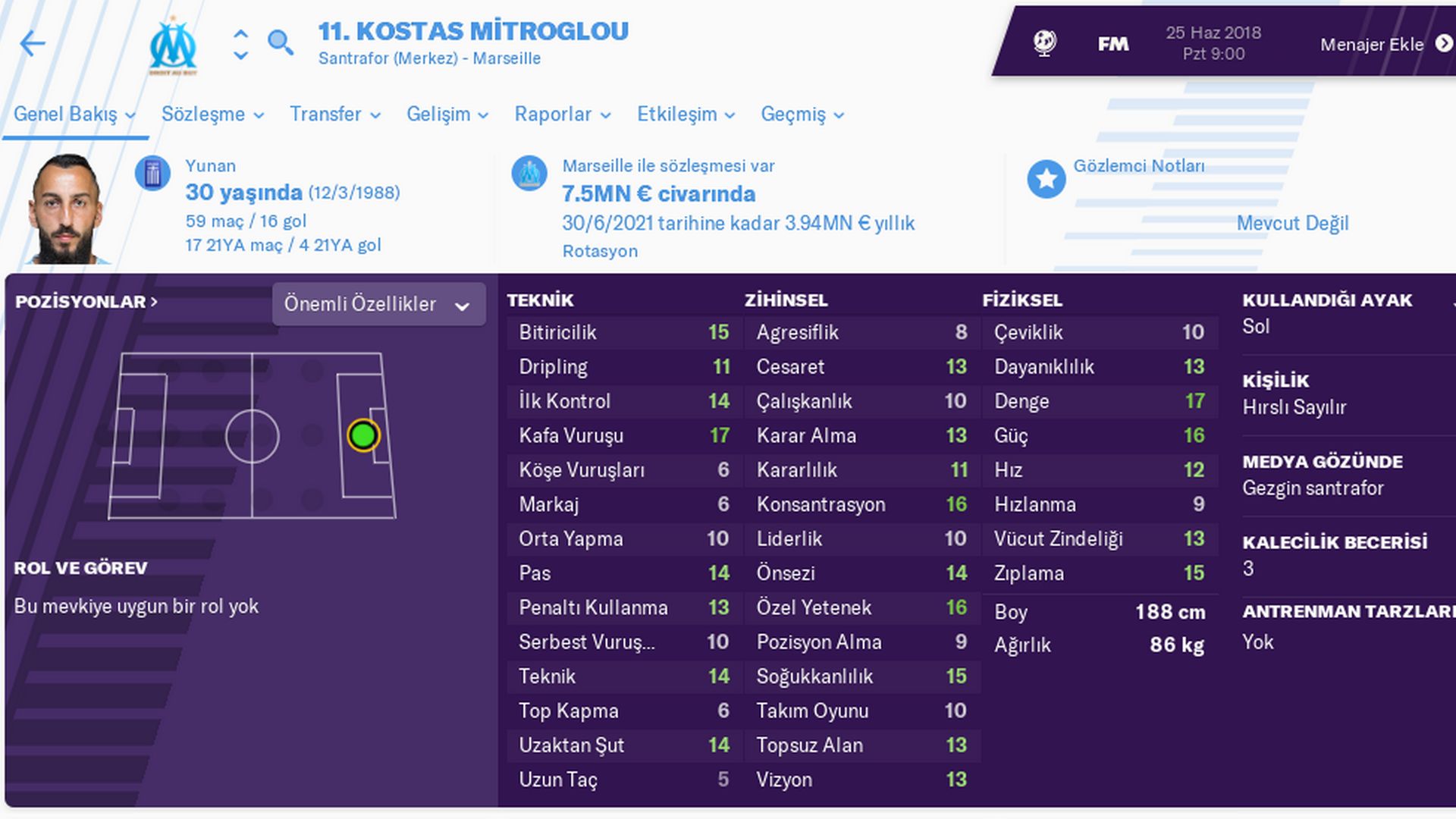Expand the Önemli Özellikler dropdown
The width and height of the screenshot is (1456, 819).
pyautogui.click(x=378, y=305)
